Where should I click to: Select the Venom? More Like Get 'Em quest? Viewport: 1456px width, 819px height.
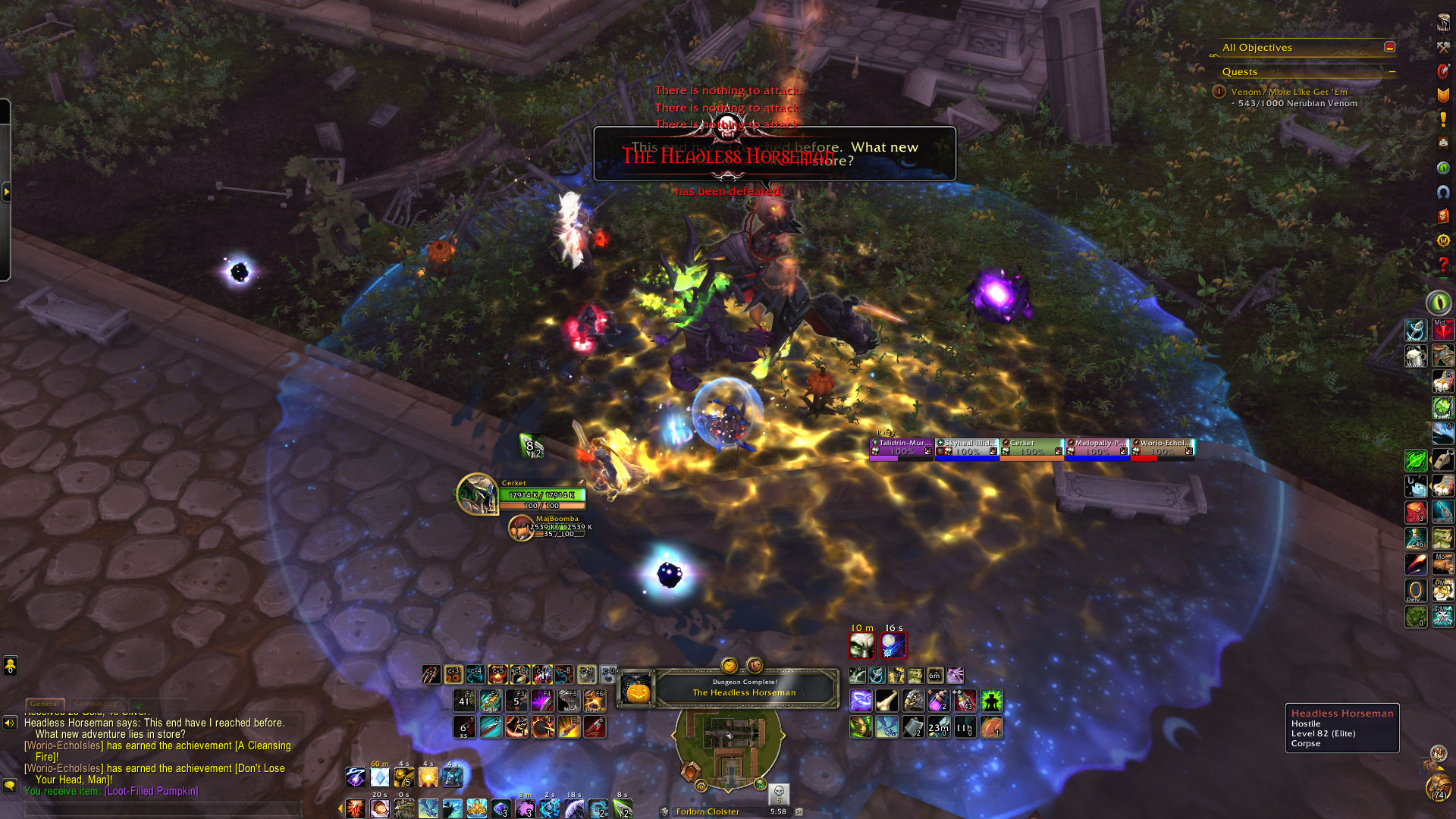1289,92
